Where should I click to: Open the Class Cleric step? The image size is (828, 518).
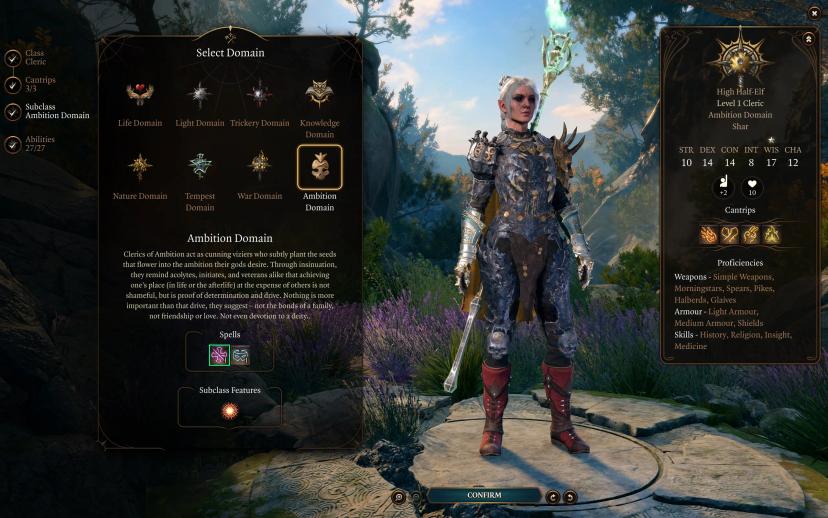tap(12, 57)
